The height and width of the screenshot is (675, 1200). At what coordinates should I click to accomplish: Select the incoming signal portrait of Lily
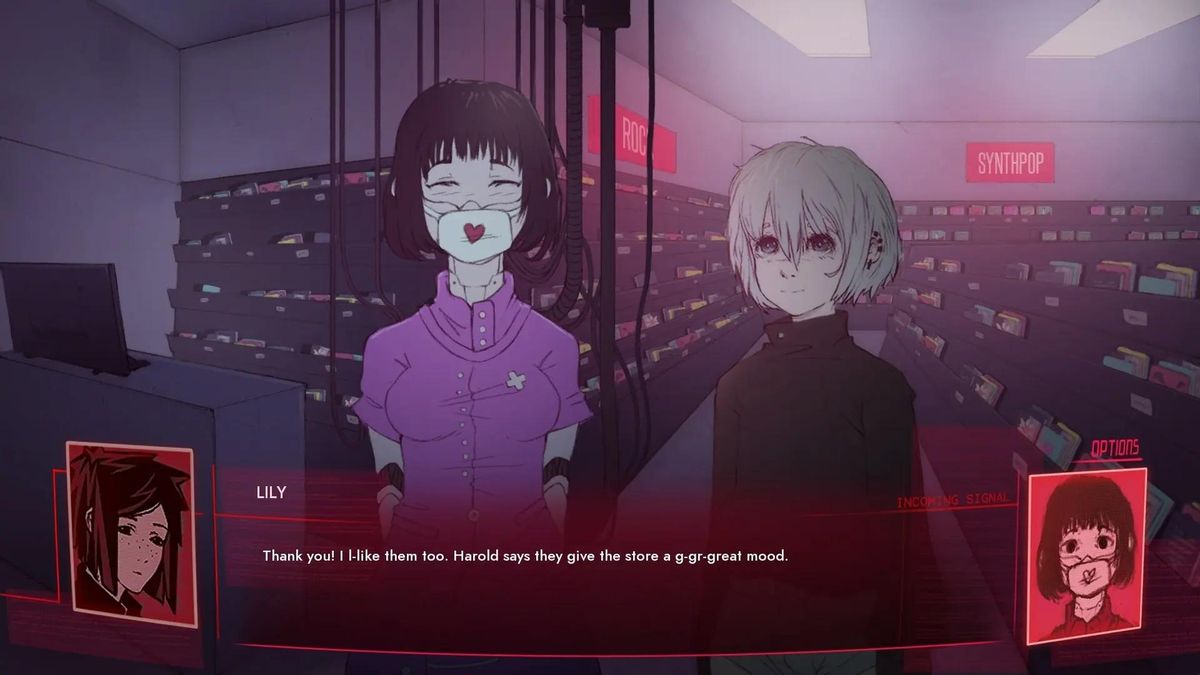coord(1086,554)
